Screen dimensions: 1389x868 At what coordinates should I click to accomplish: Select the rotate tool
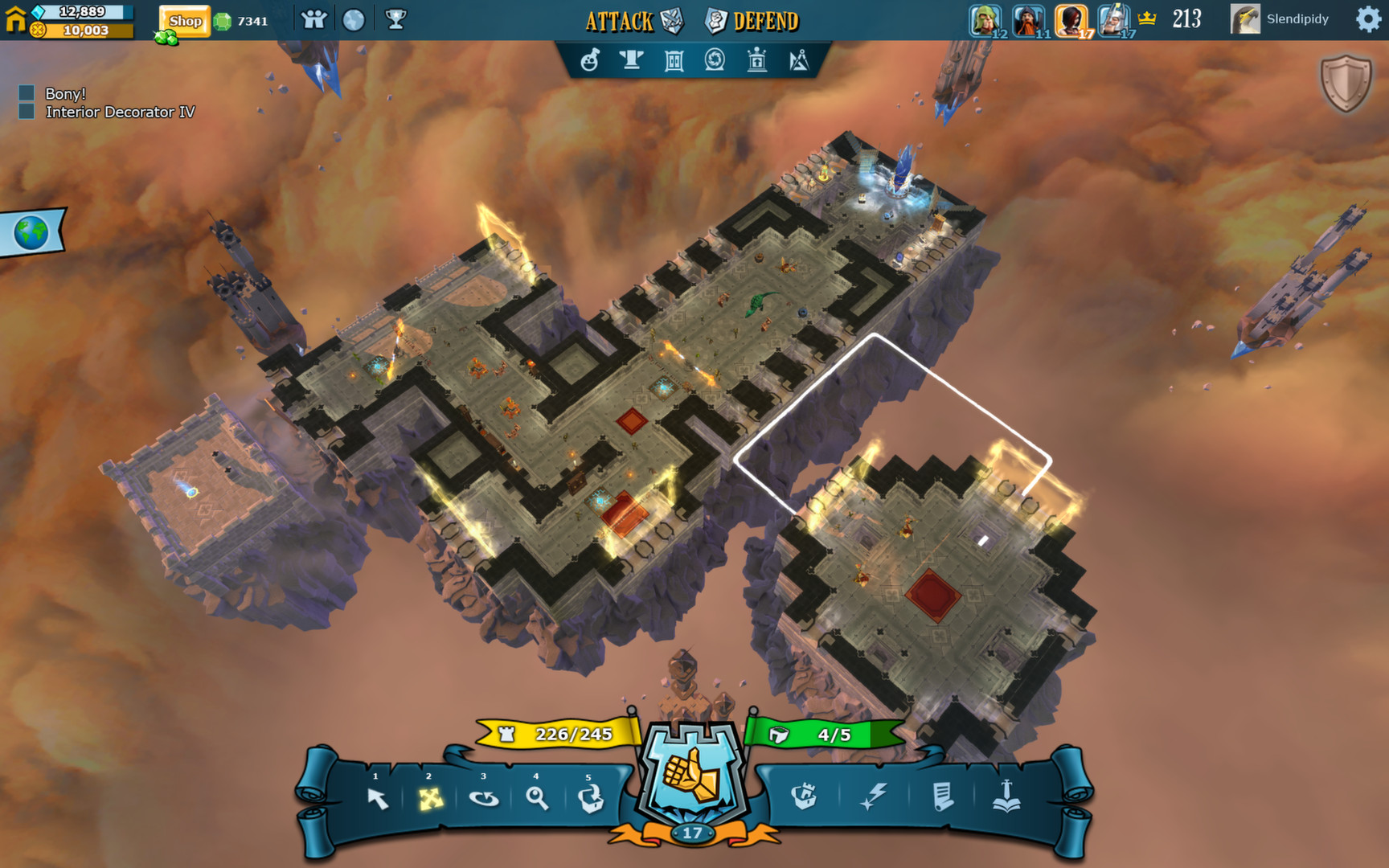(484, 800)
